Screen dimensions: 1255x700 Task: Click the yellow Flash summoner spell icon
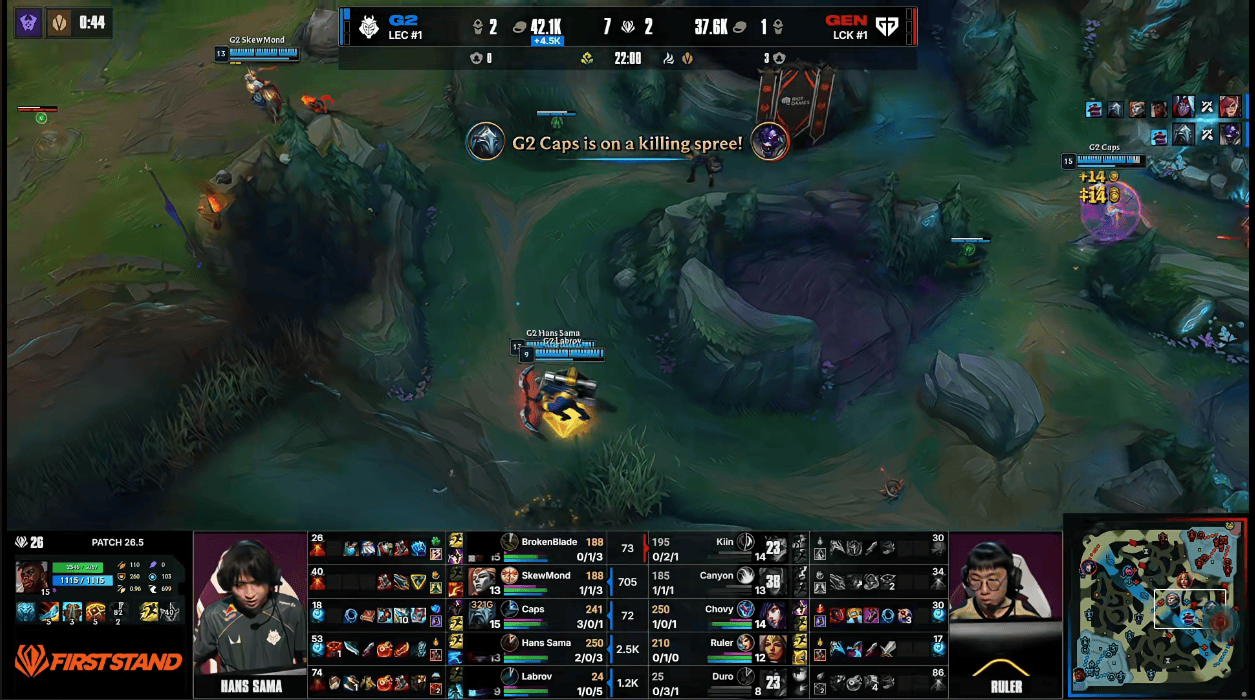point(149,611)
